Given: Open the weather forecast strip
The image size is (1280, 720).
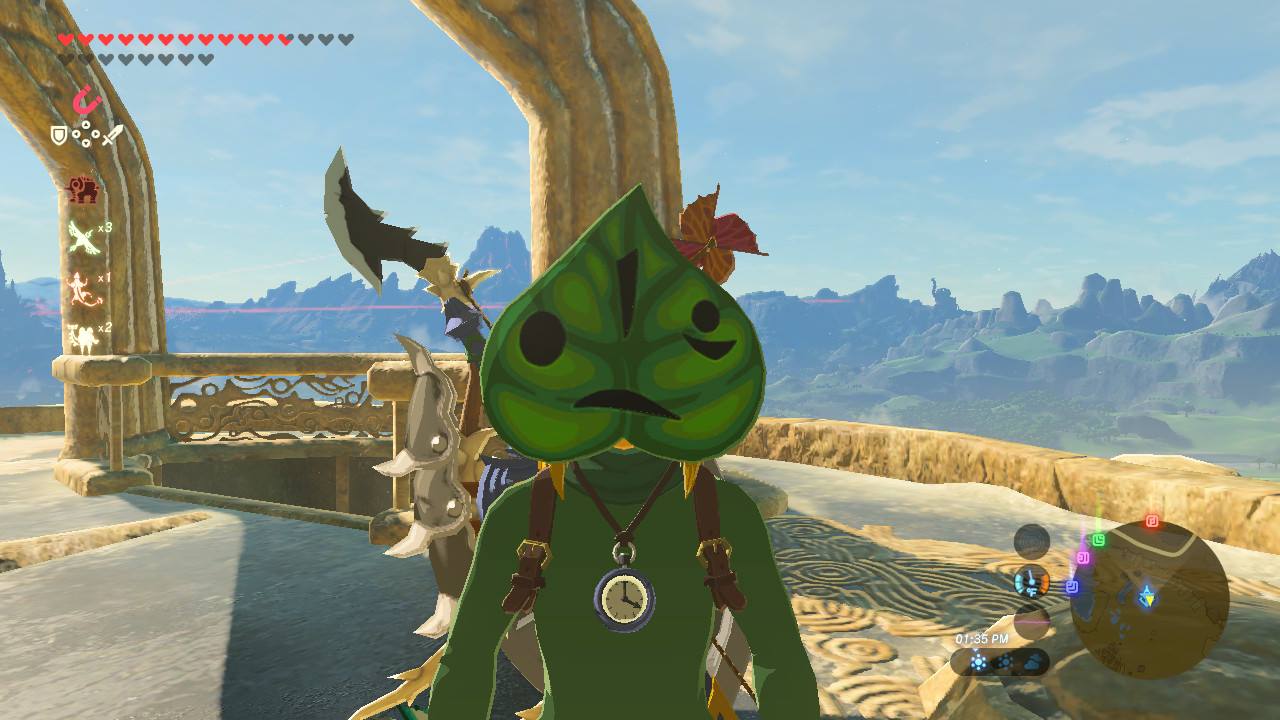Looking at the screenshot, I should (1000, 661).
